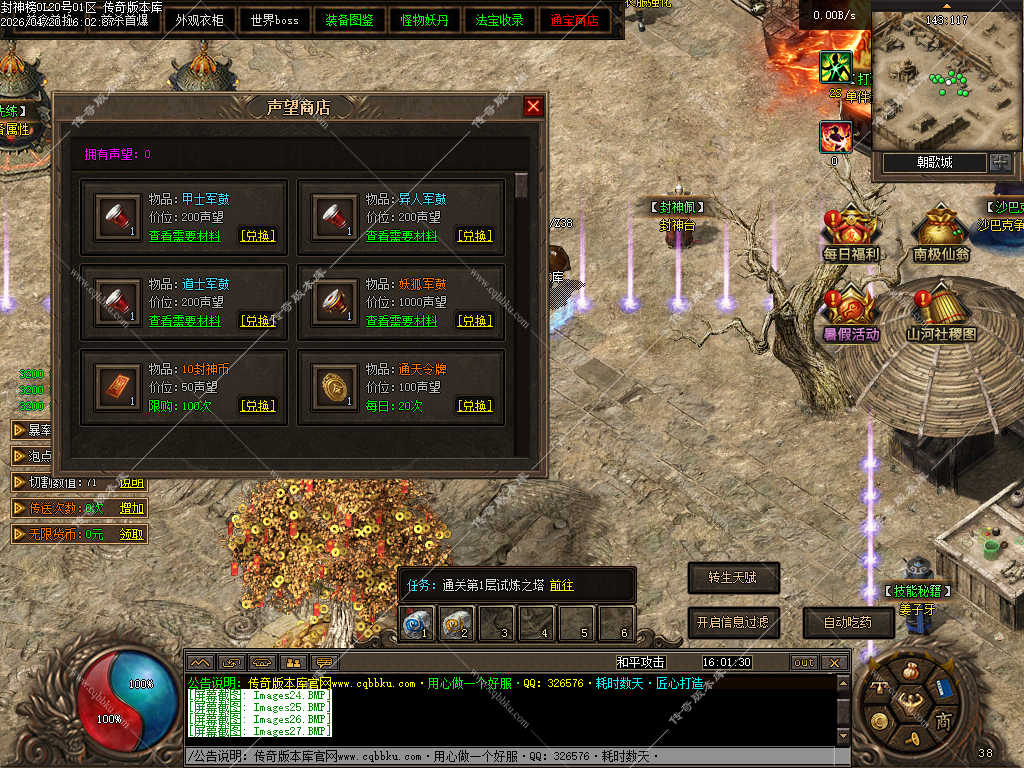The width and height of the screenshot is (1024, 768).
Task: Open the 外观衣柜 wardrobe menu
Action: [200, 20]
